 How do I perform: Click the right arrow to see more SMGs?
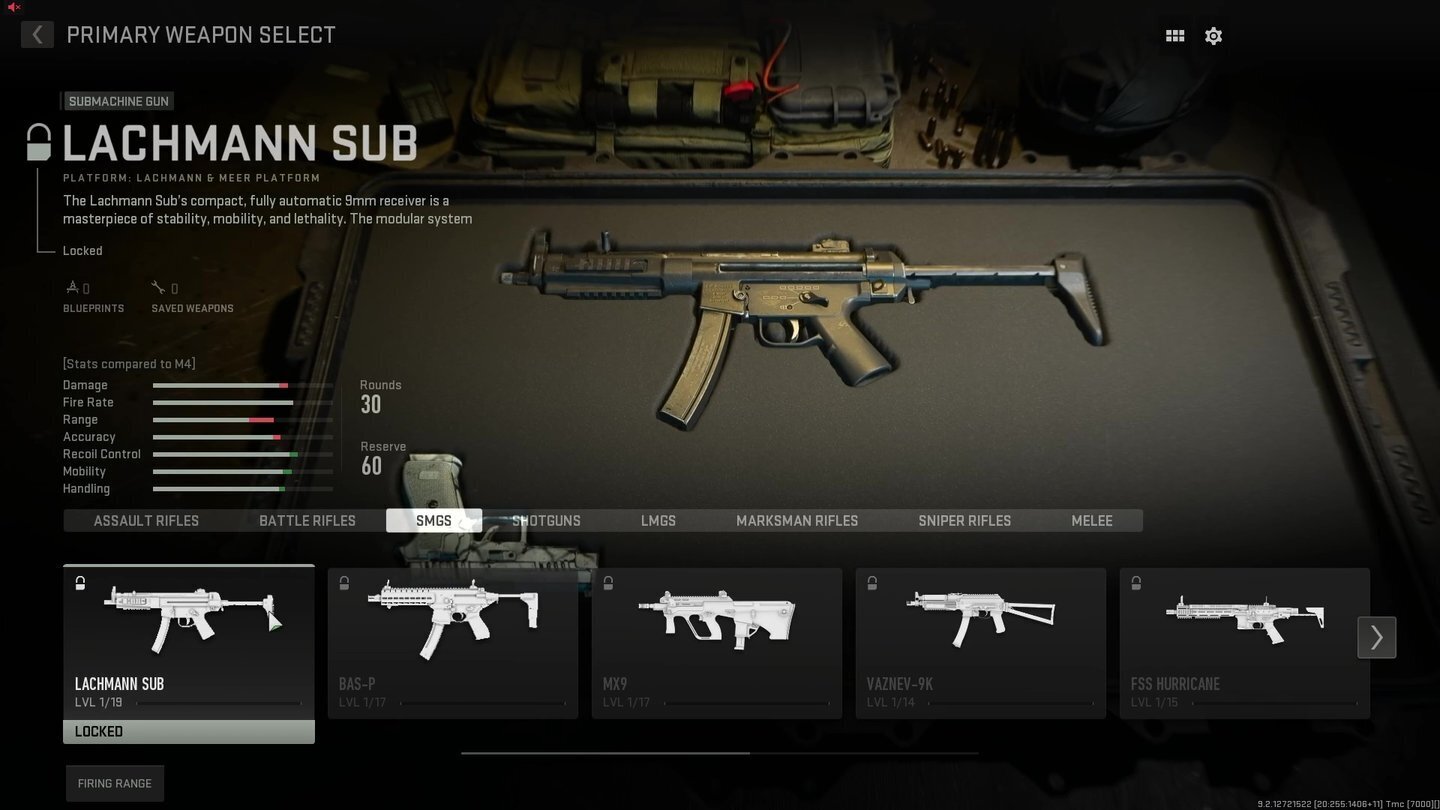pyautogui.click(x=1376, y=637)
